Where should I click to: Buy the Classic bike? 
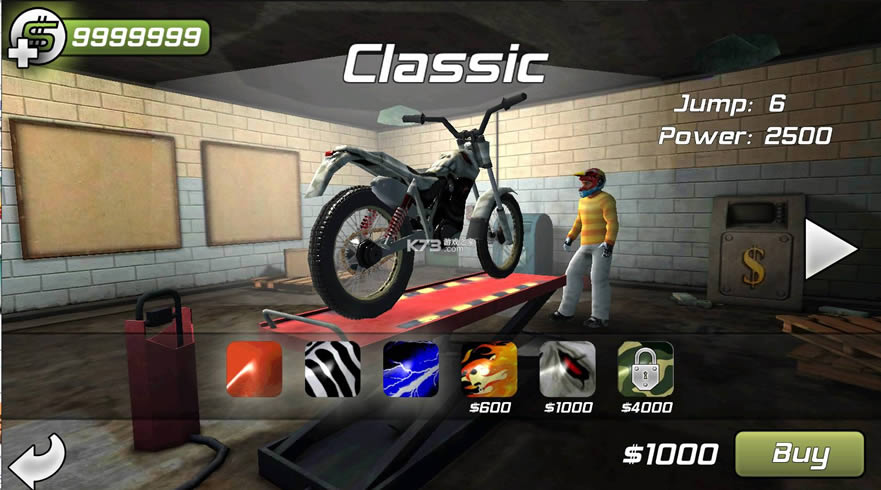(799, 454)
